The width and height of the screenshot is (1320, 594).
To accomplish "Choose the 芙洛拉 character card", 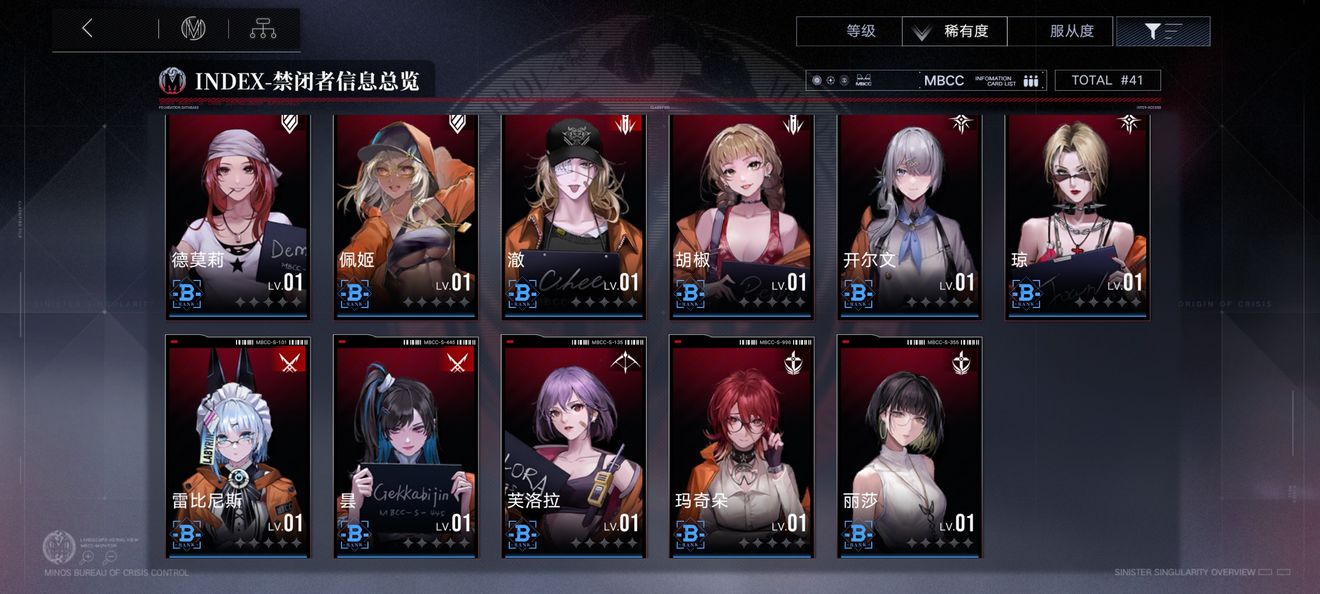I will pyautogui.click(x=574, y=447).
